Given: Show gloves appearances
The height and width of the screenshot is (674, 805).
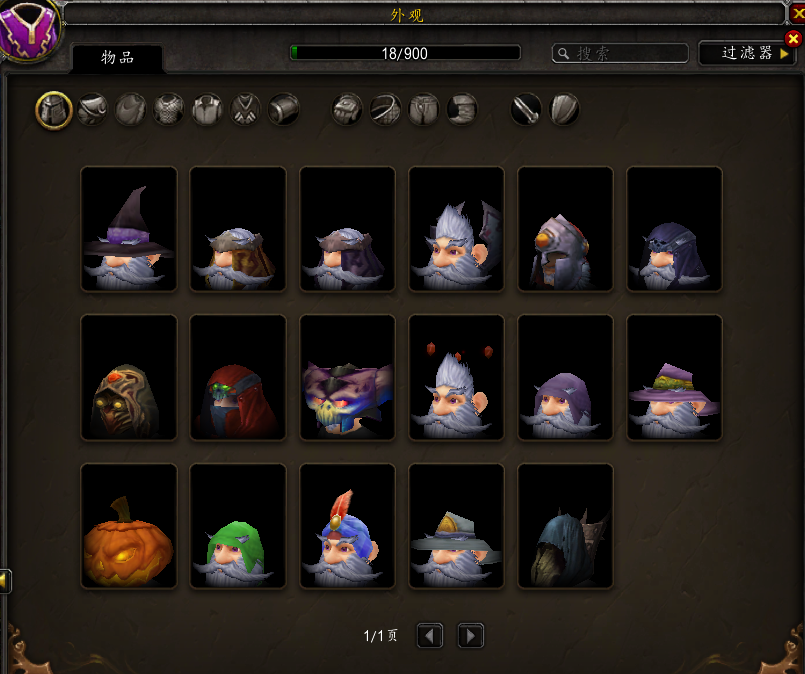Looking at the screenshot, I should tap(347, 109).
